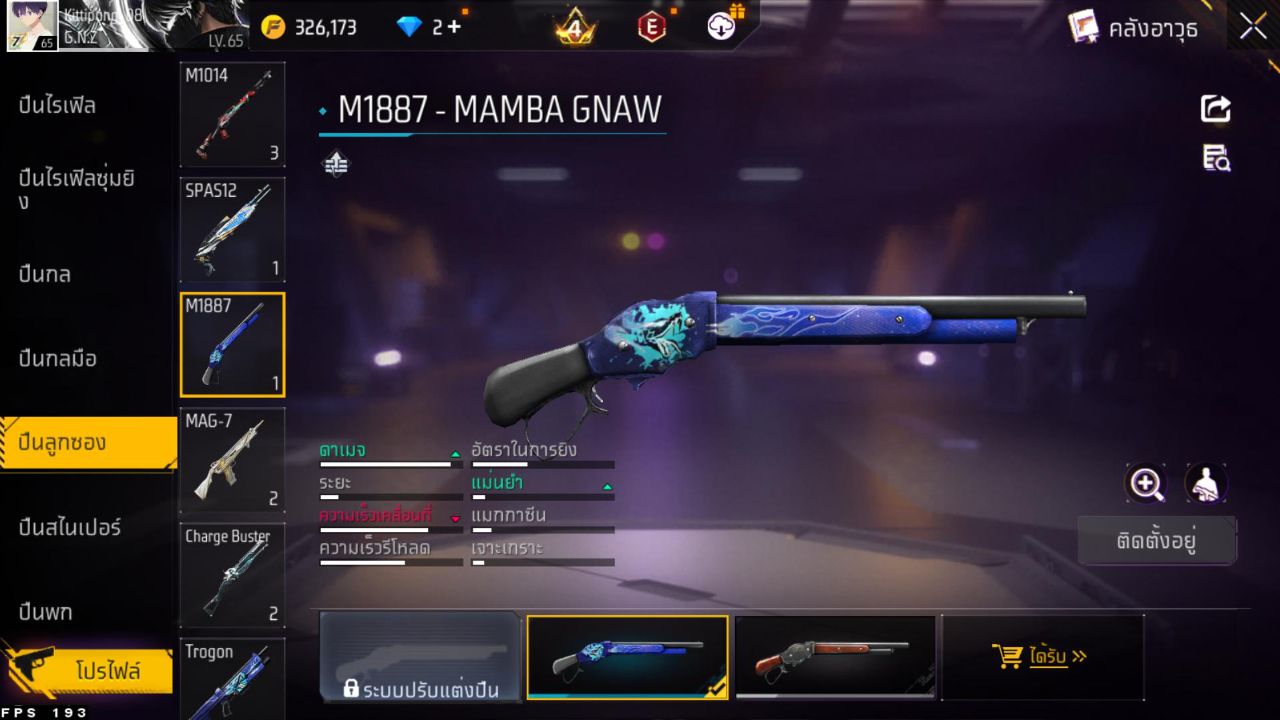Click the cloud download icon with gift badge
The width and height of the screenshot is (1280, 720).
pos(721,27)
